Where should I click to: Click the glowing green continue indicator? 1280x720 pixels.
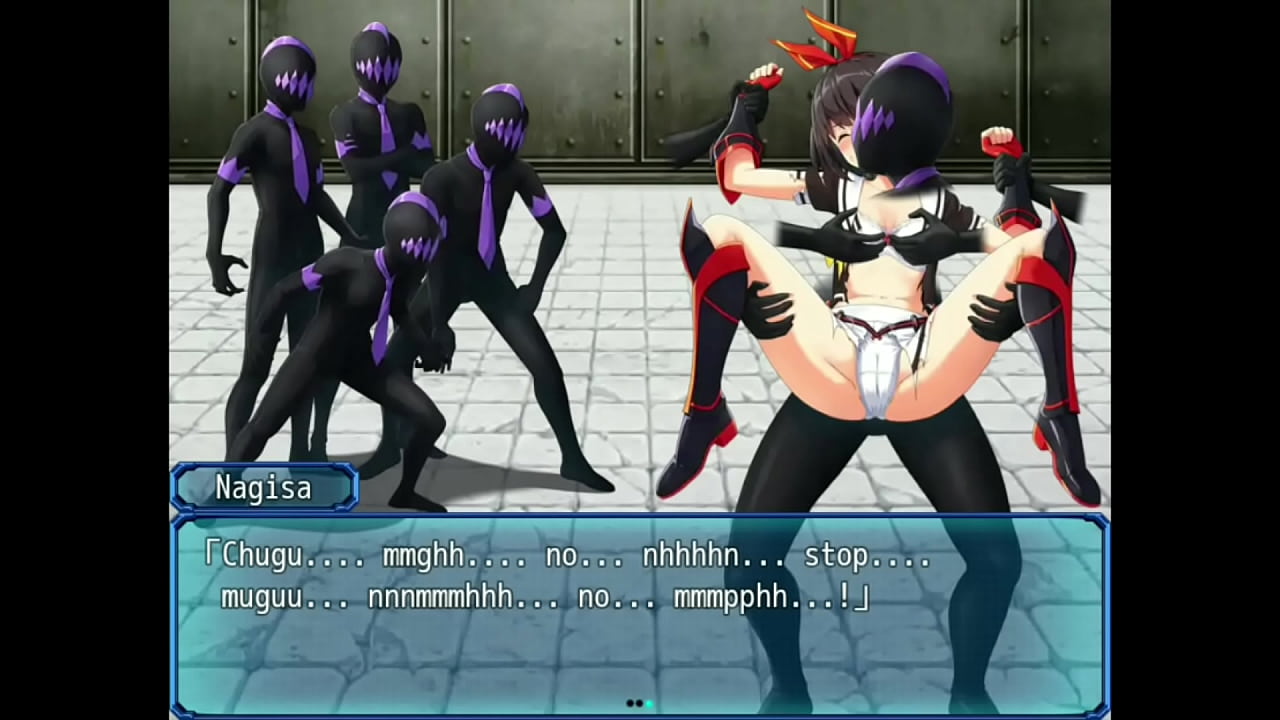648,703
